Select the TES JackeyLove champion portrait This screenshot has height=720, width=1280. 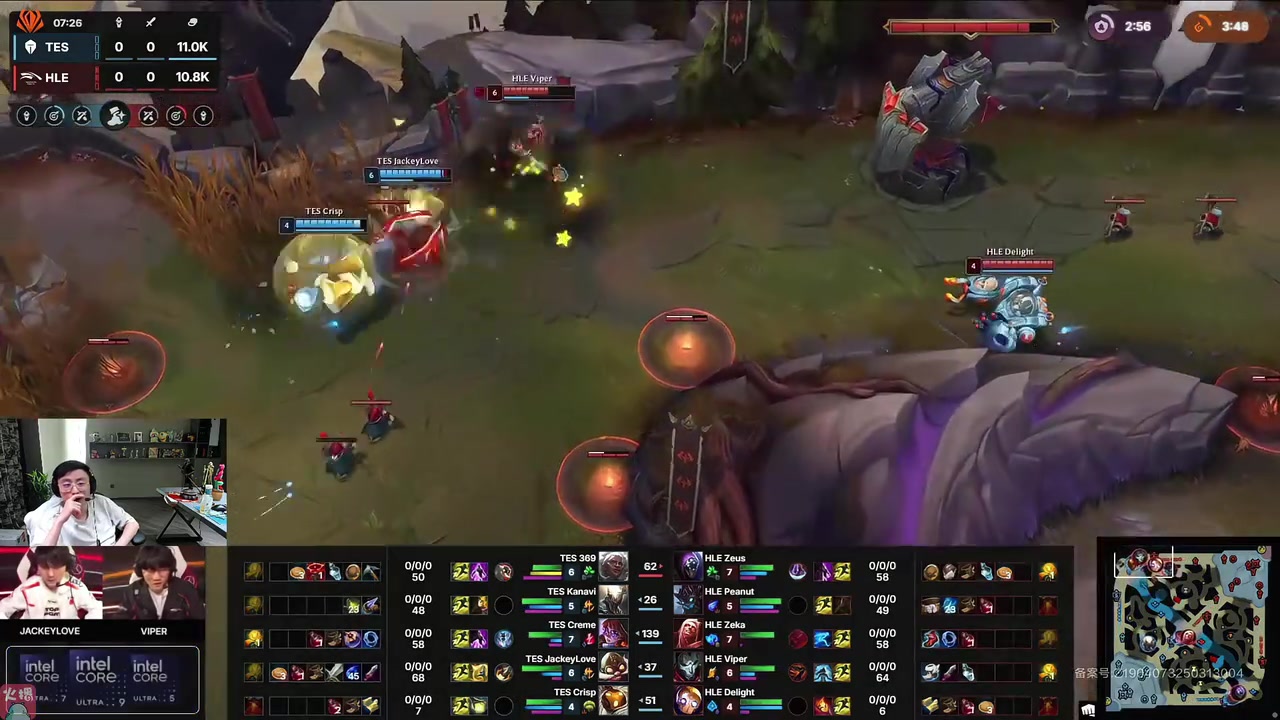613,667
